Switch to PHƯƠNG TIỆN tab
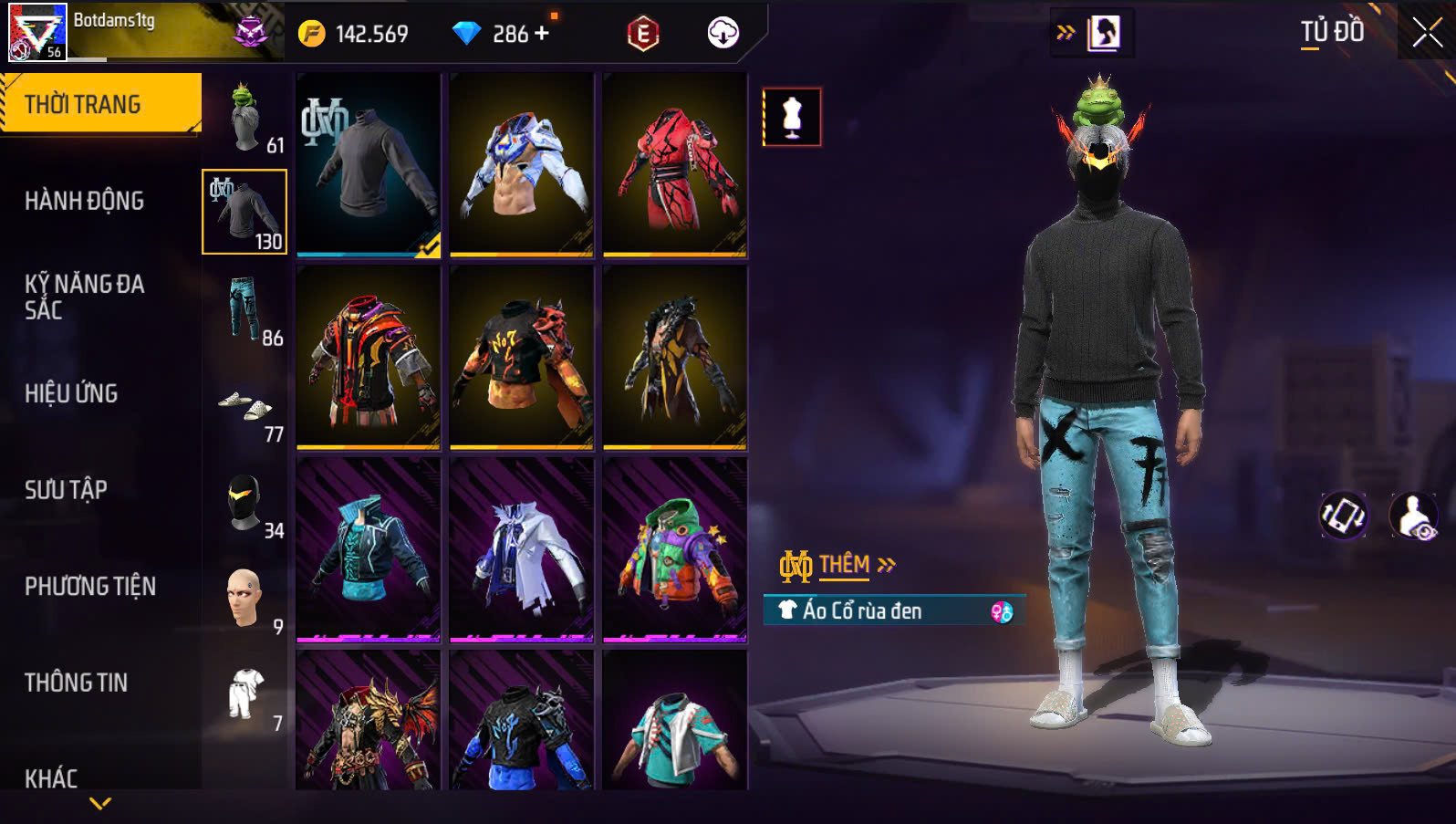The width and height of the screenshot is (1456, 824). point(89,586)
